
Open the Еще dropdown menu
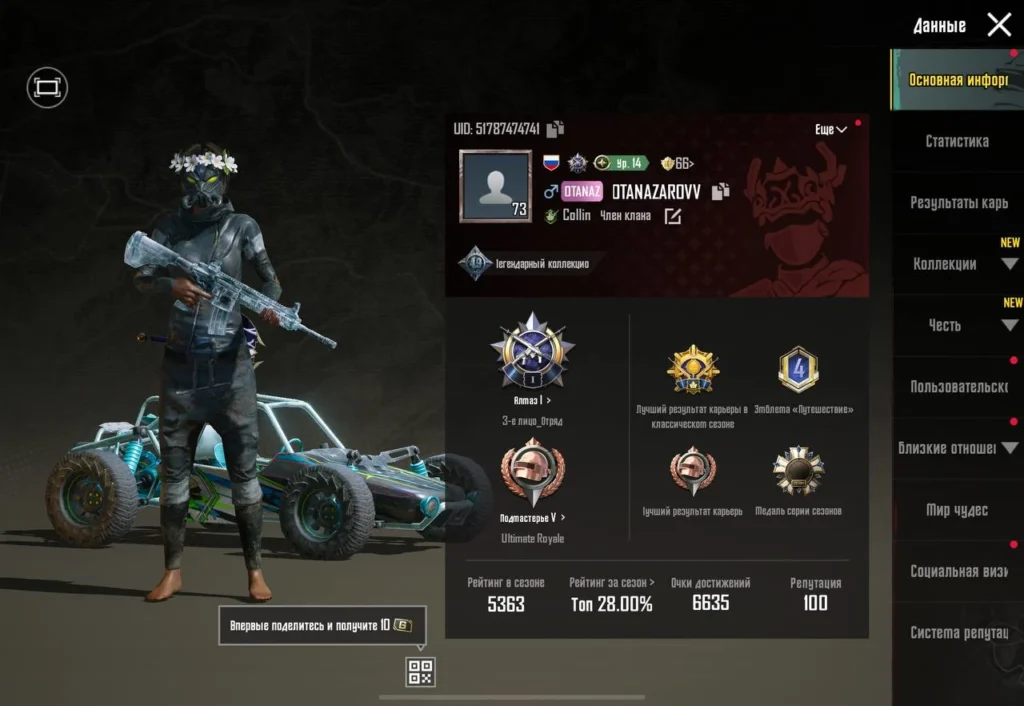(x=830, y=129)
